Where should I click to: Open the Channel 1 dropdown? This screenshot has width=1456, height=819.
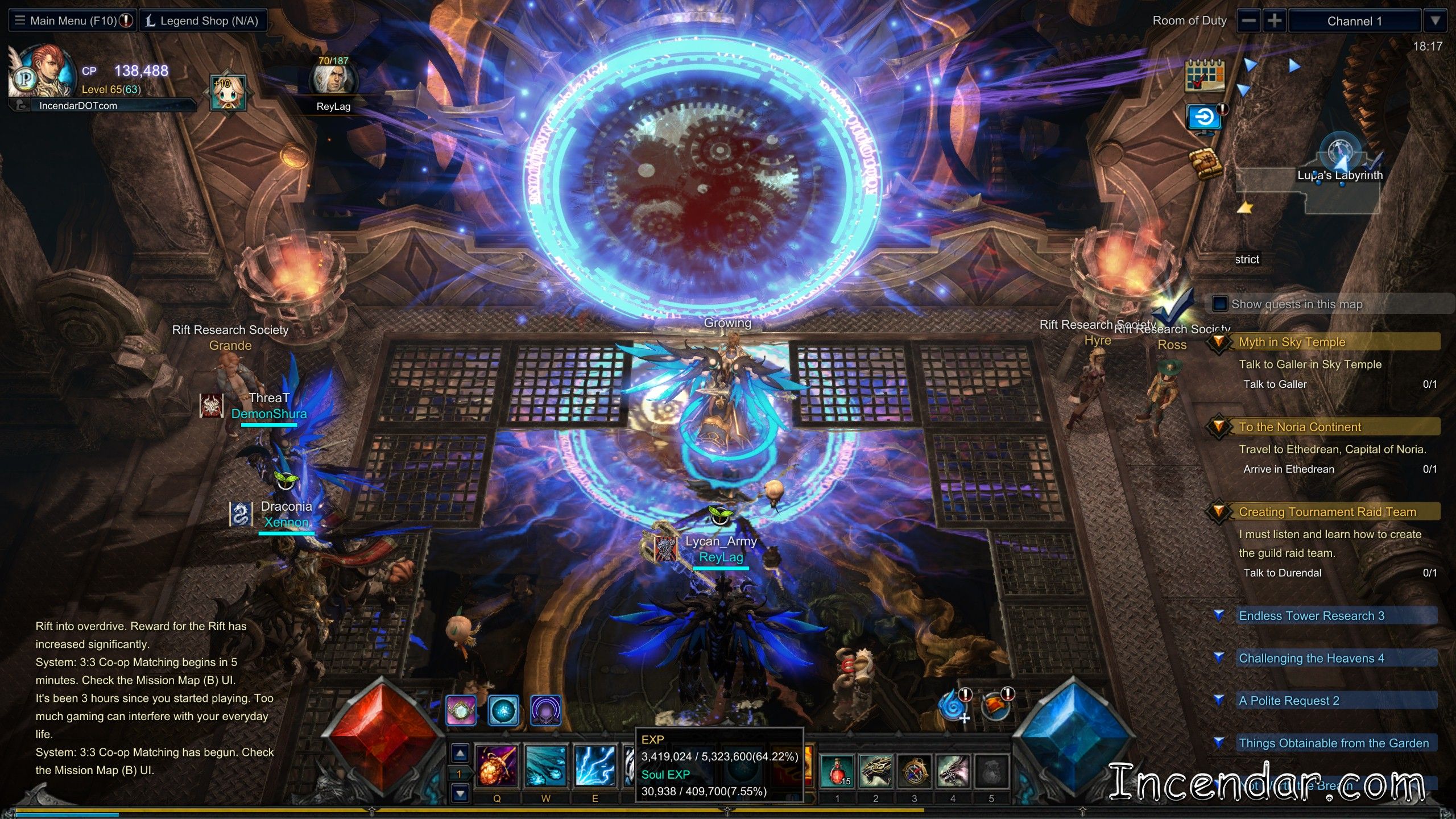pos(1436,21)
